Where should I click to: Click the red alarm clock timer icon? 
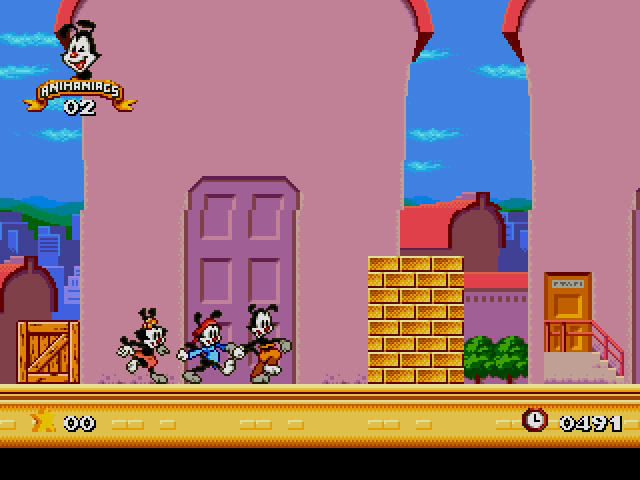[x=535, y=420]
